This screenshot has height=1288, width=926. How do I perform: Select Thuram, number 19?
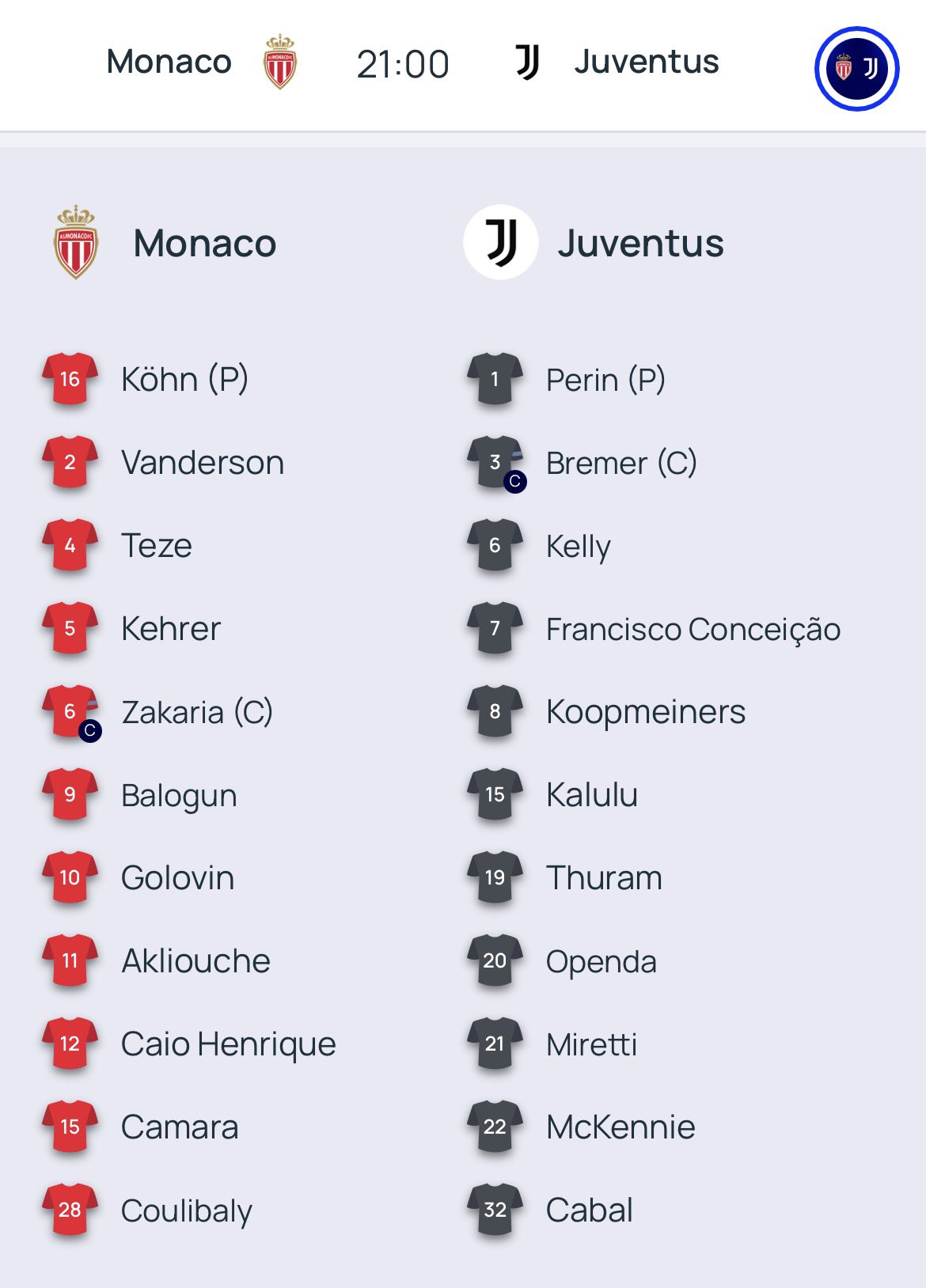pyautogui.click(x=603, y=878)
